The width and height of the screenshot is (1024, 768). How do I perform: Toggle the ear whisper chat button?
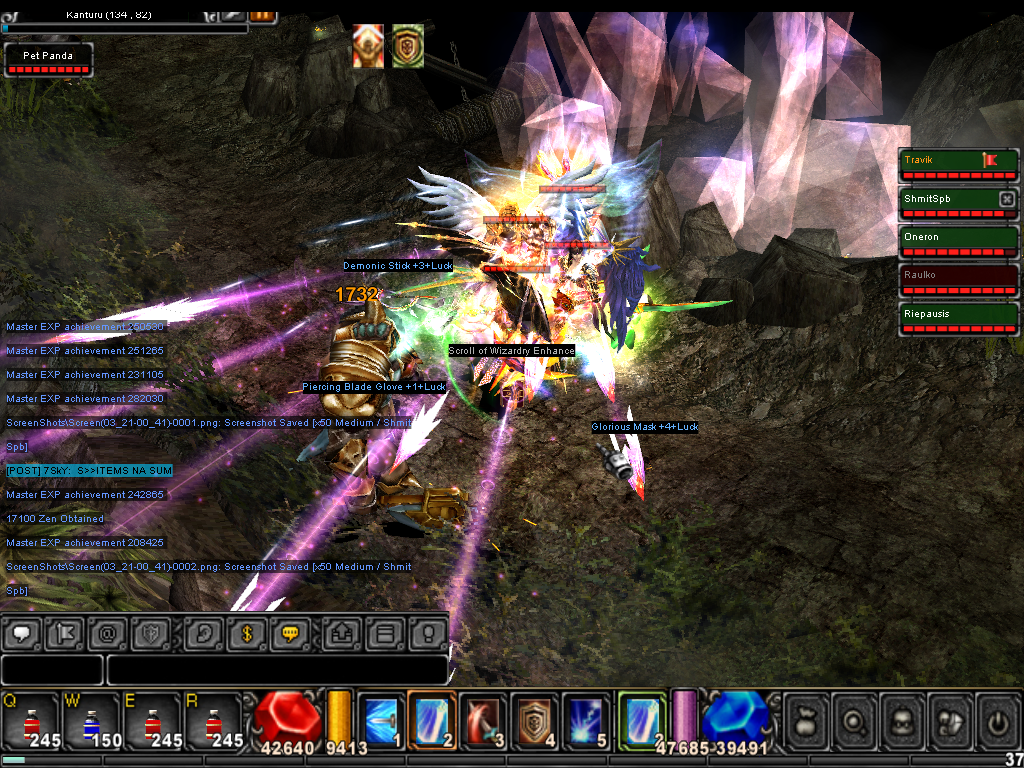tap(205, 634)
